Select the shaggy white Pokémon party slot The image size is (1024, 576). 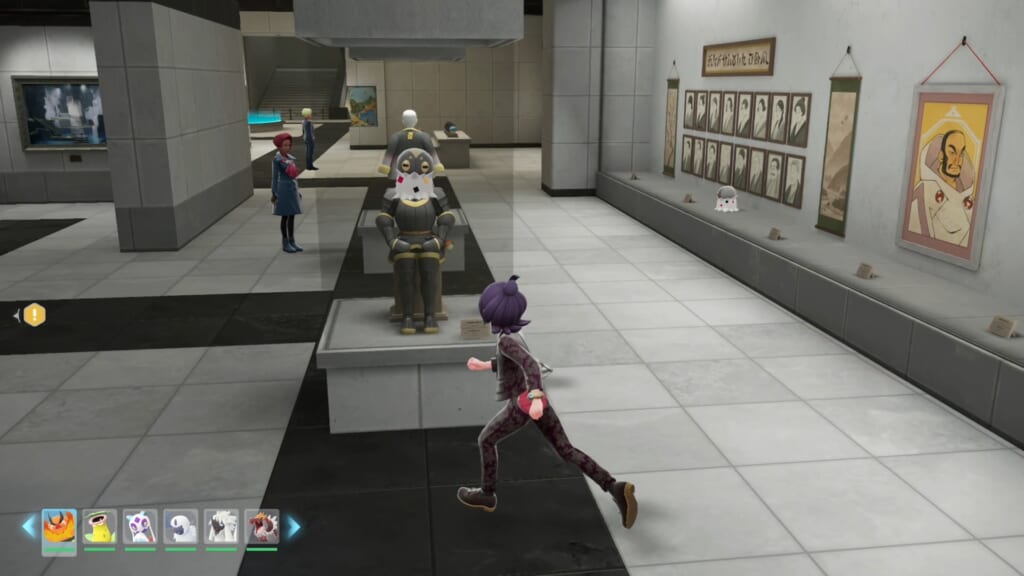coord(221,526)
